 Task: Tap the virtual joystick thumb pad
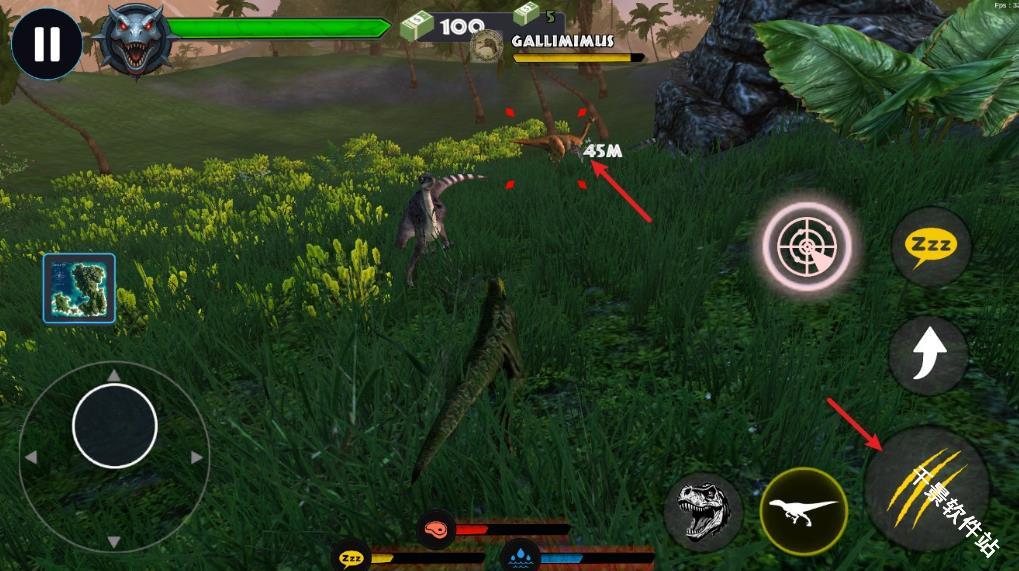coord(115,426)
